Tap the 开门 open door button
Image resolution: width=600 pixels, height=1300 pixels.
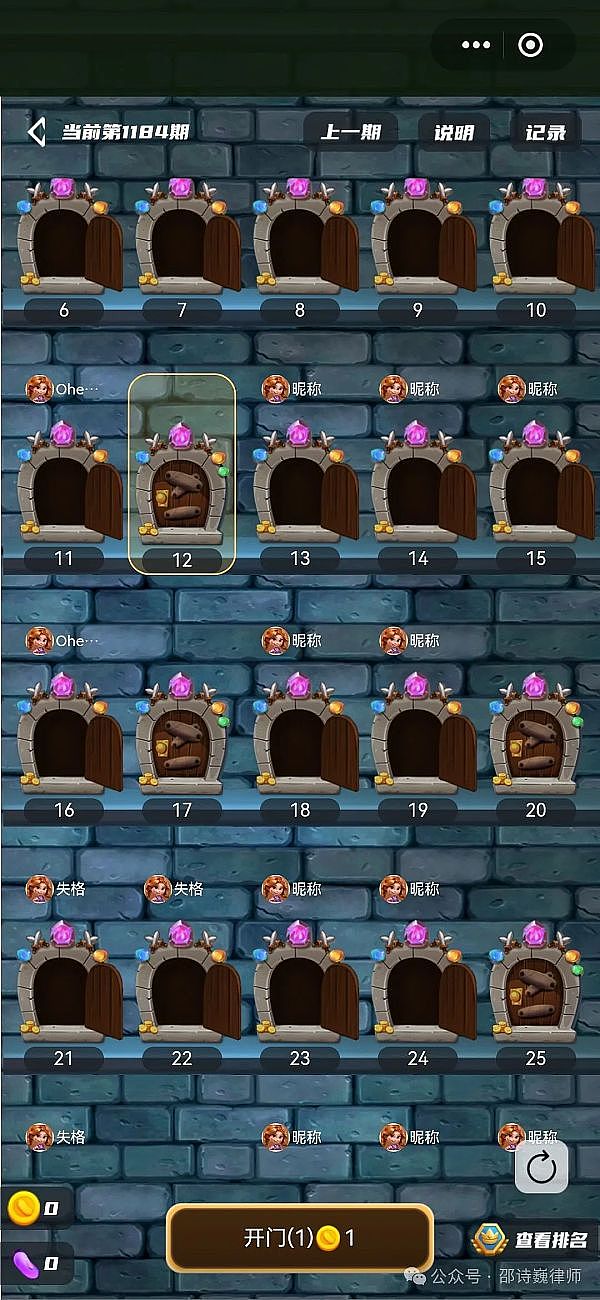point(299,1238)
